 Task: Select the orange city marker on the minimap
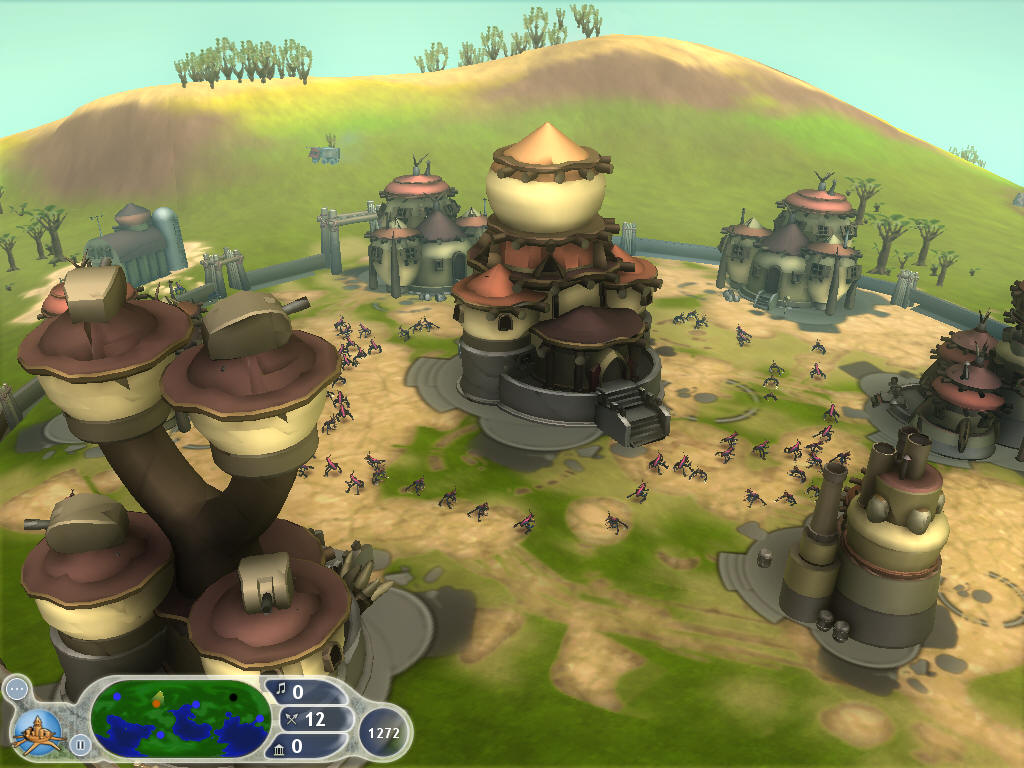pos(156,703)
